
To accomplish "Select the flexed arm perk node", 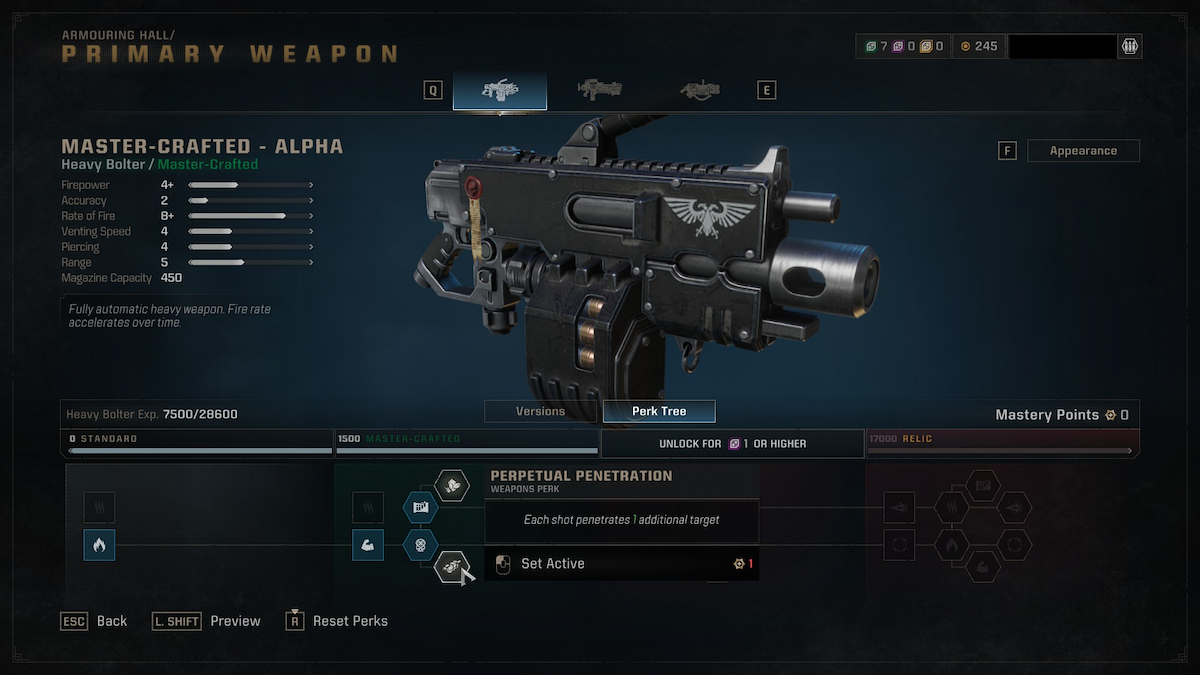I will 368,545.
